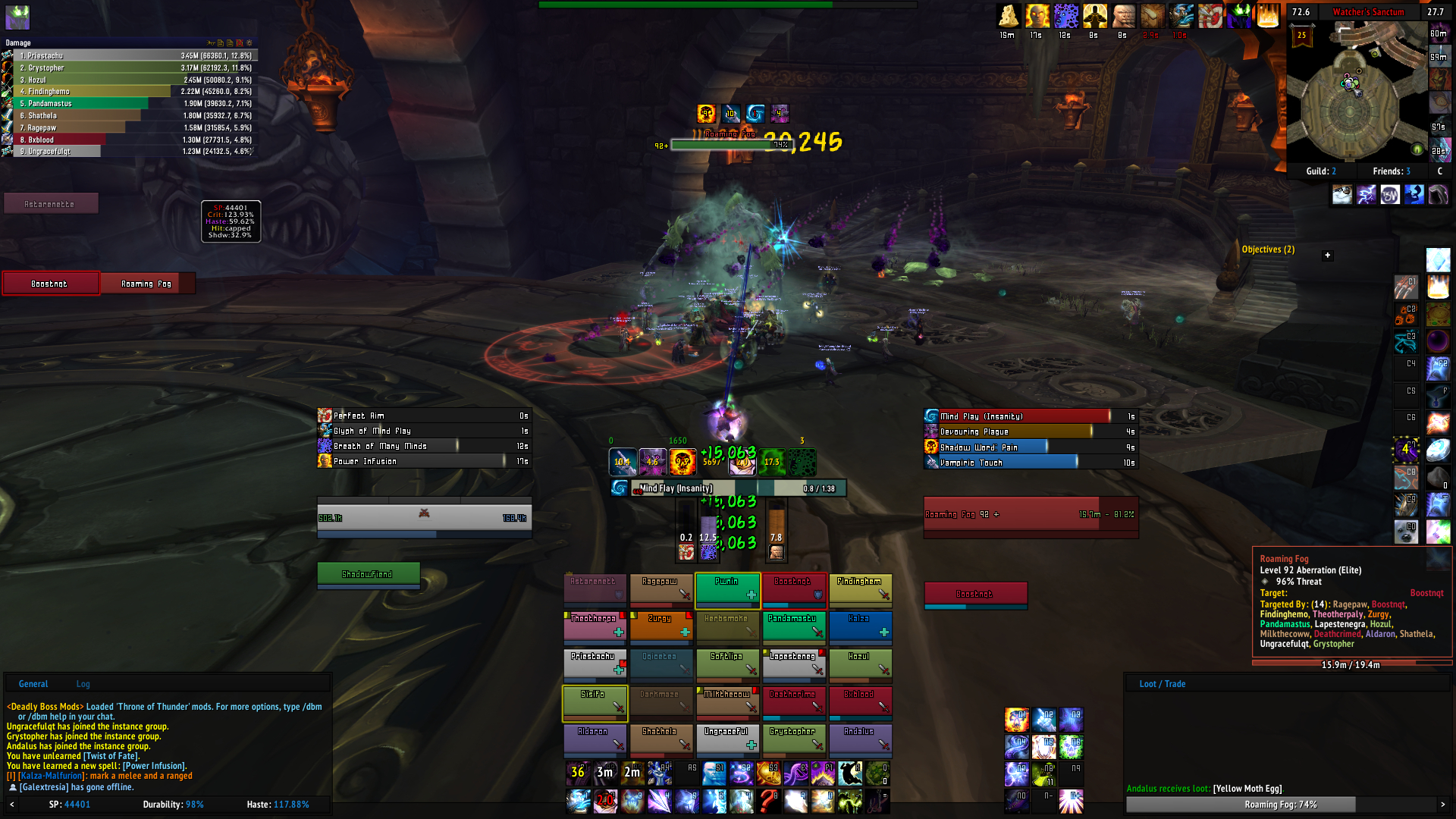1456x819 pixels.
Task: Open the Log chat tab
Action: click(83, 684)
